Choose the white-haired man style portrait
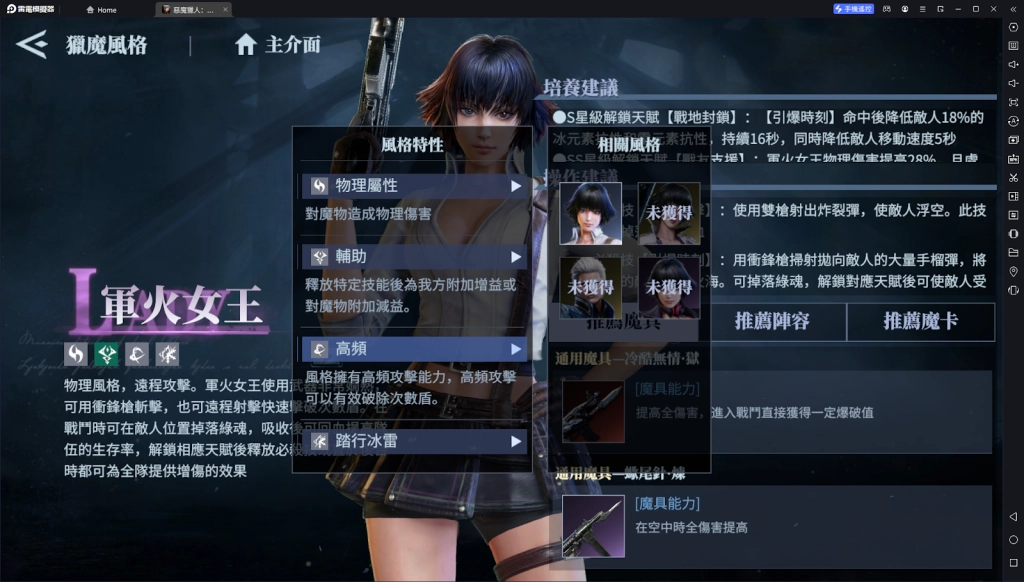Screen dimensions: 1024x582 (x=590, y=287)
